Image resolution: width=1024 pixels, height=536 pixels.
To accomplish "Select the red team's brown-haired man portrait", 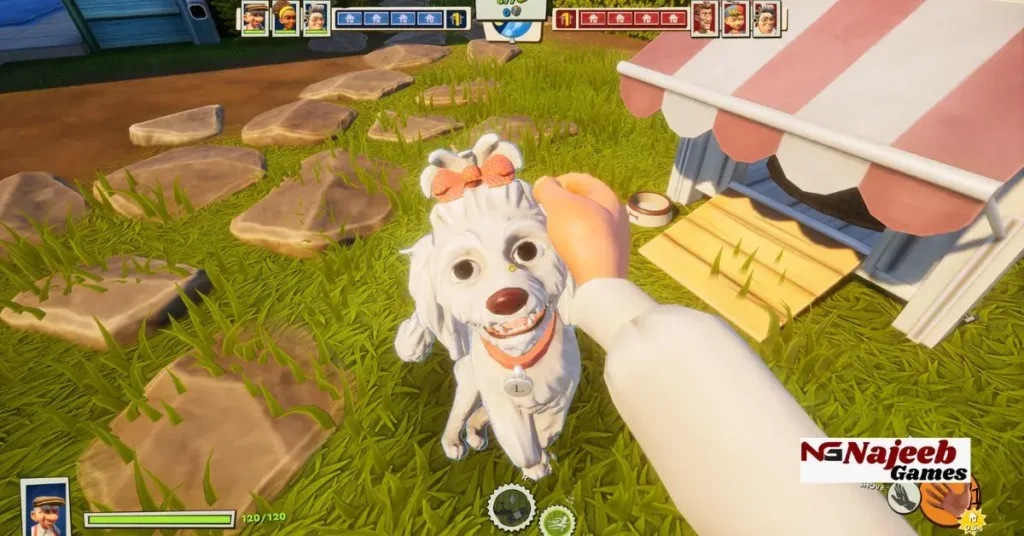I will 704,18.
